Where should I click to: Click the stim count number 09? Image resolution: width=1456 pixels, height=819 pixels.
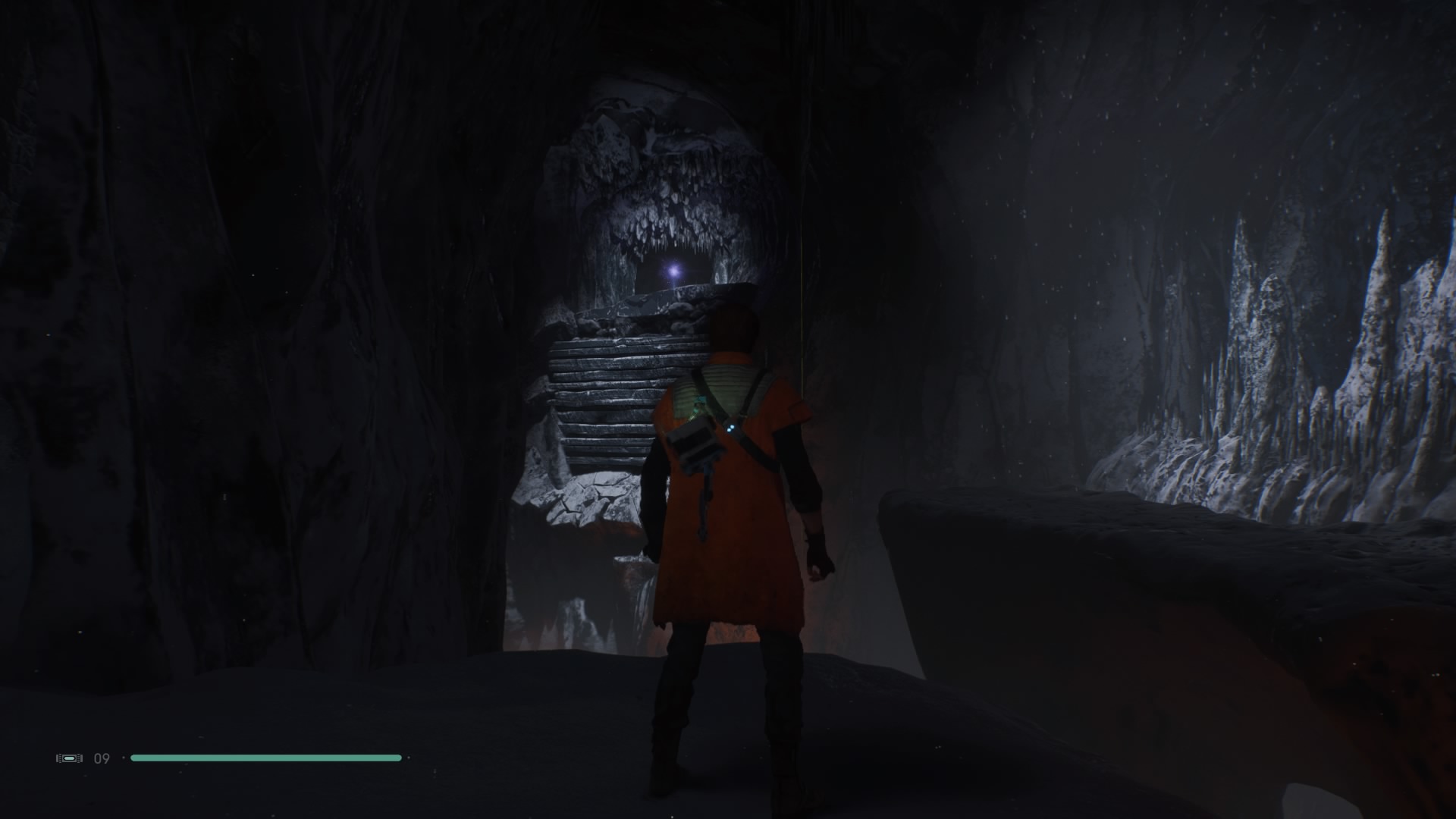pos(103,757)
